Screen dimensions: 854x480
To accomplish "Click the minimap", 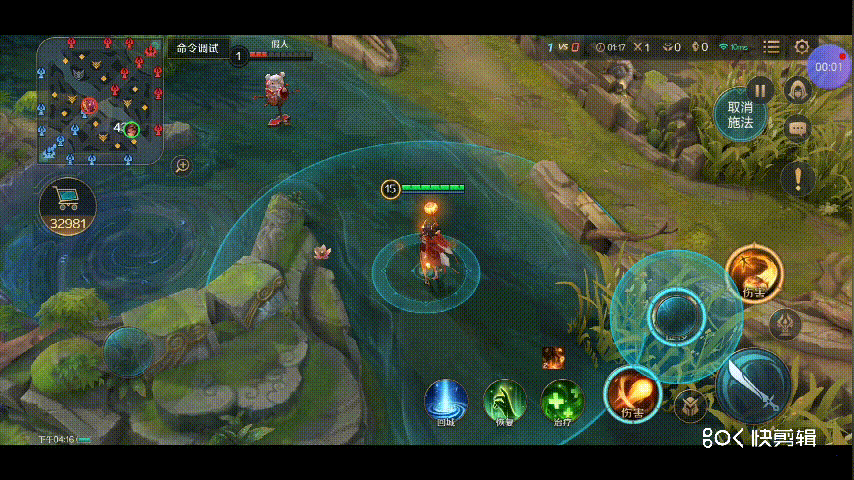I will click(100, 101).
